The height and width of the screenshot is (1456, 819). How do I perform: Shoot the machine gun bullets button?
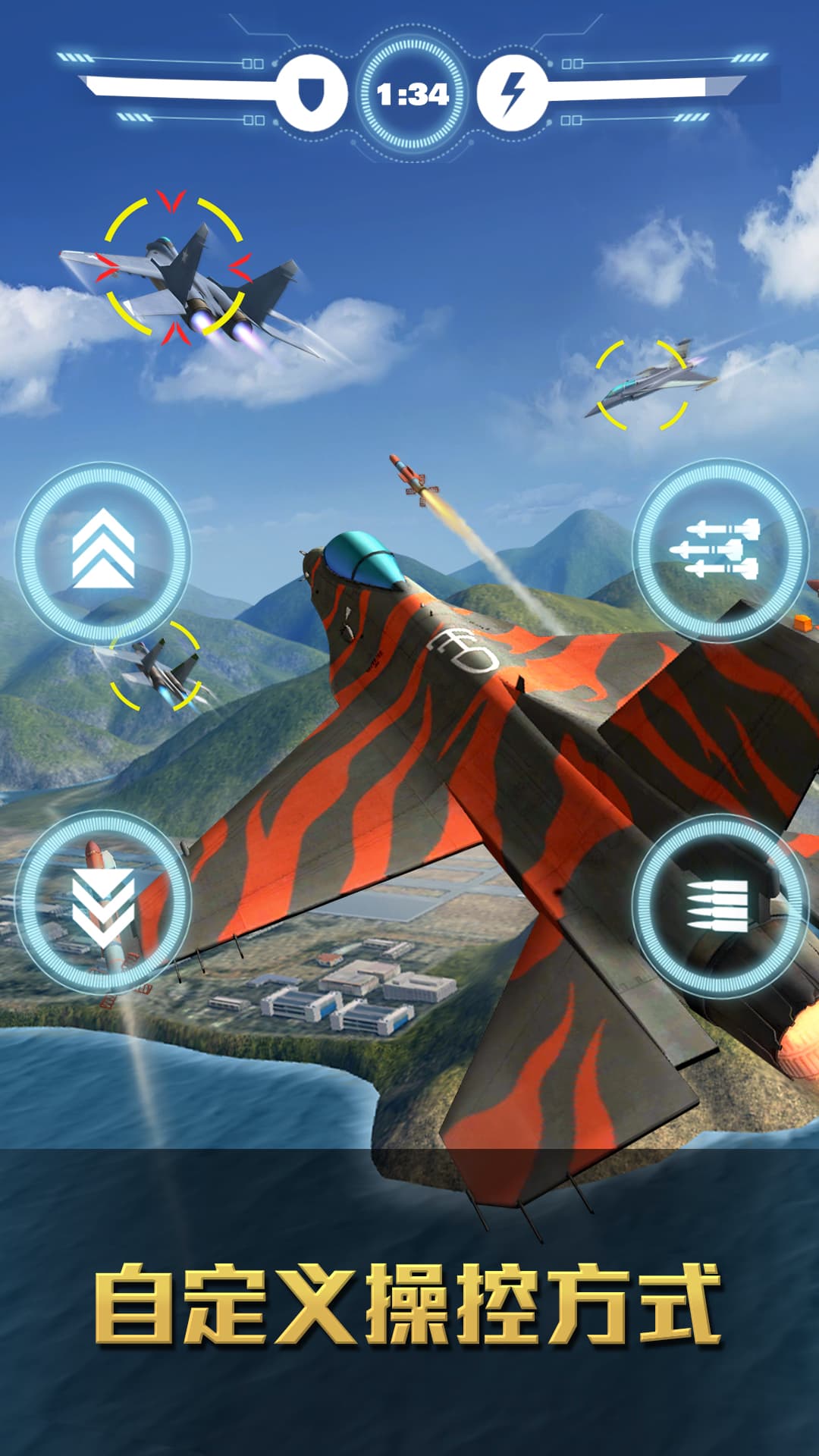coord(719,905)
